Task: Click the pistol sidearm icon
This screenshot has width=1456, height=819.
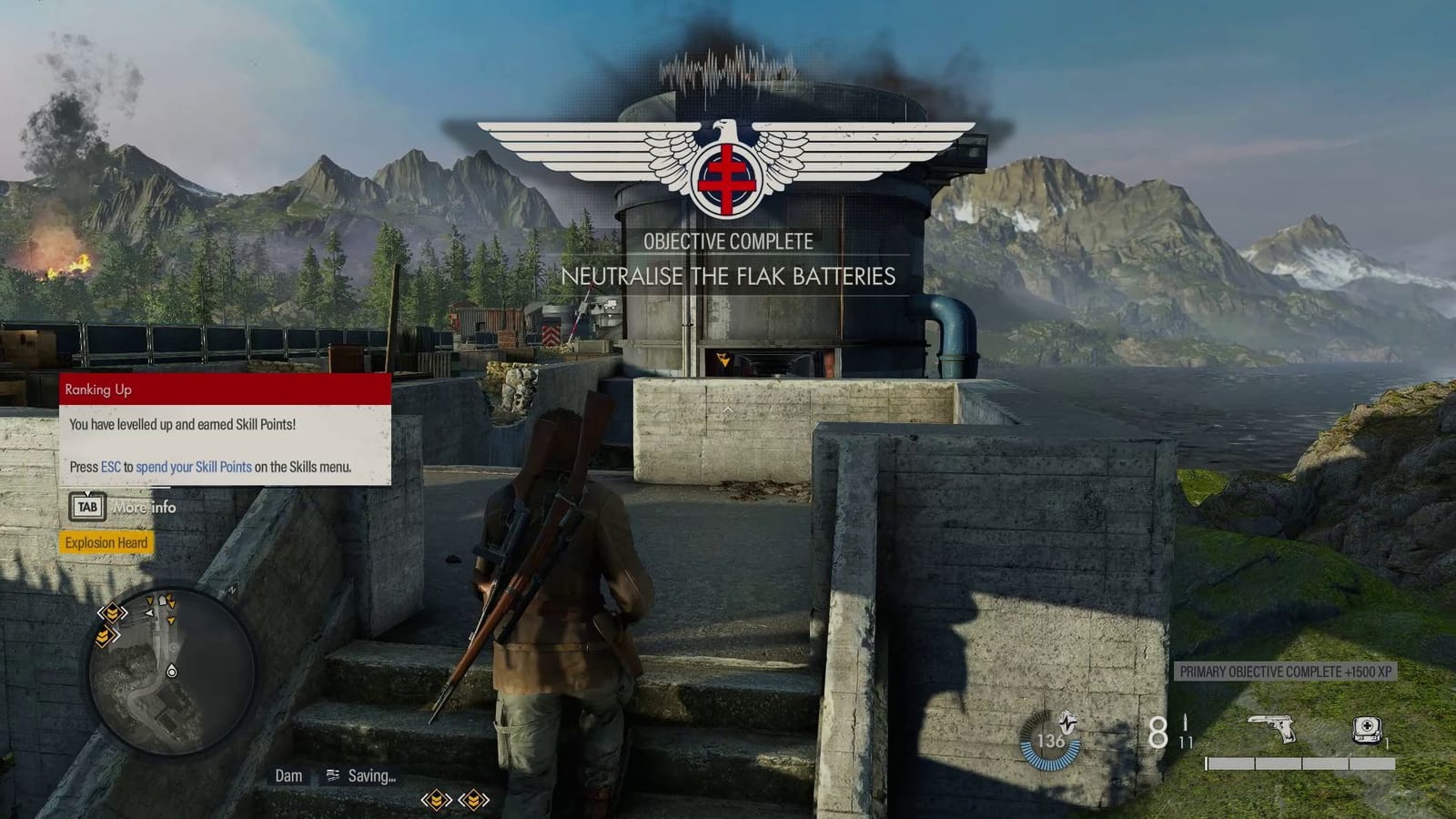Action: pyautogui.click(x=1271, y=728)
